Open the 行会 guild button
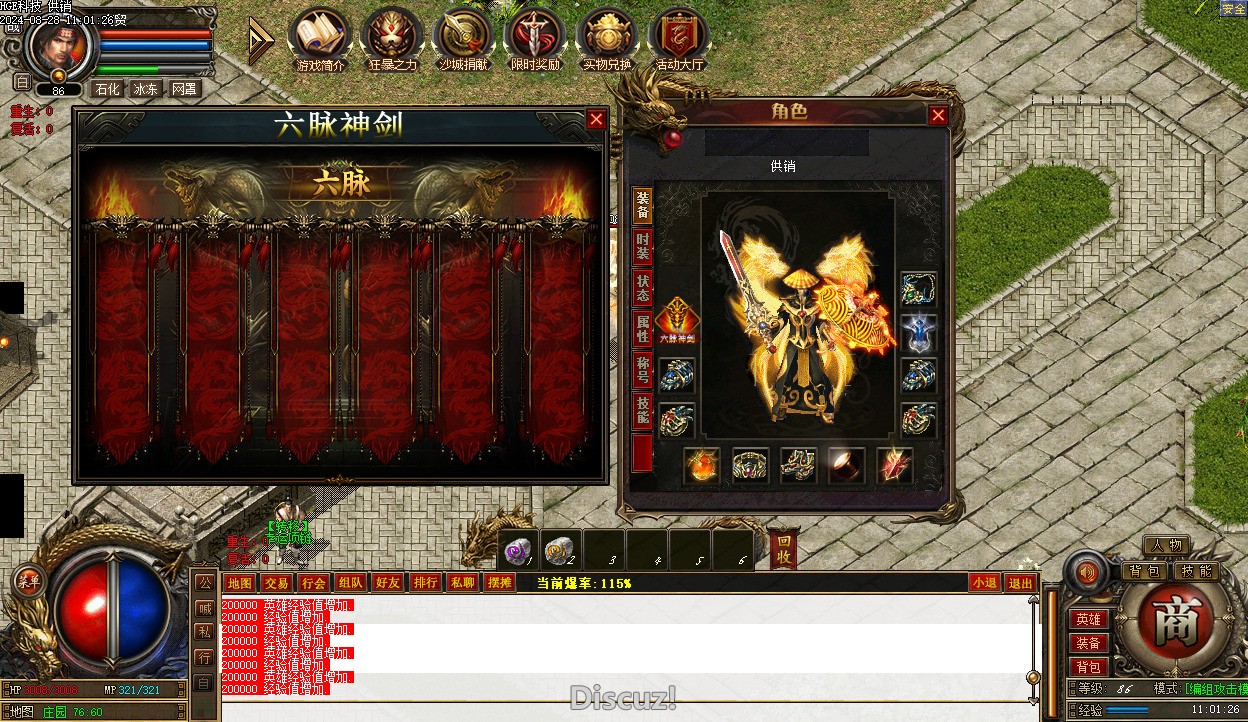This screenshot has height=722, width=1248. pyautogui.click(x=313, y=583)
